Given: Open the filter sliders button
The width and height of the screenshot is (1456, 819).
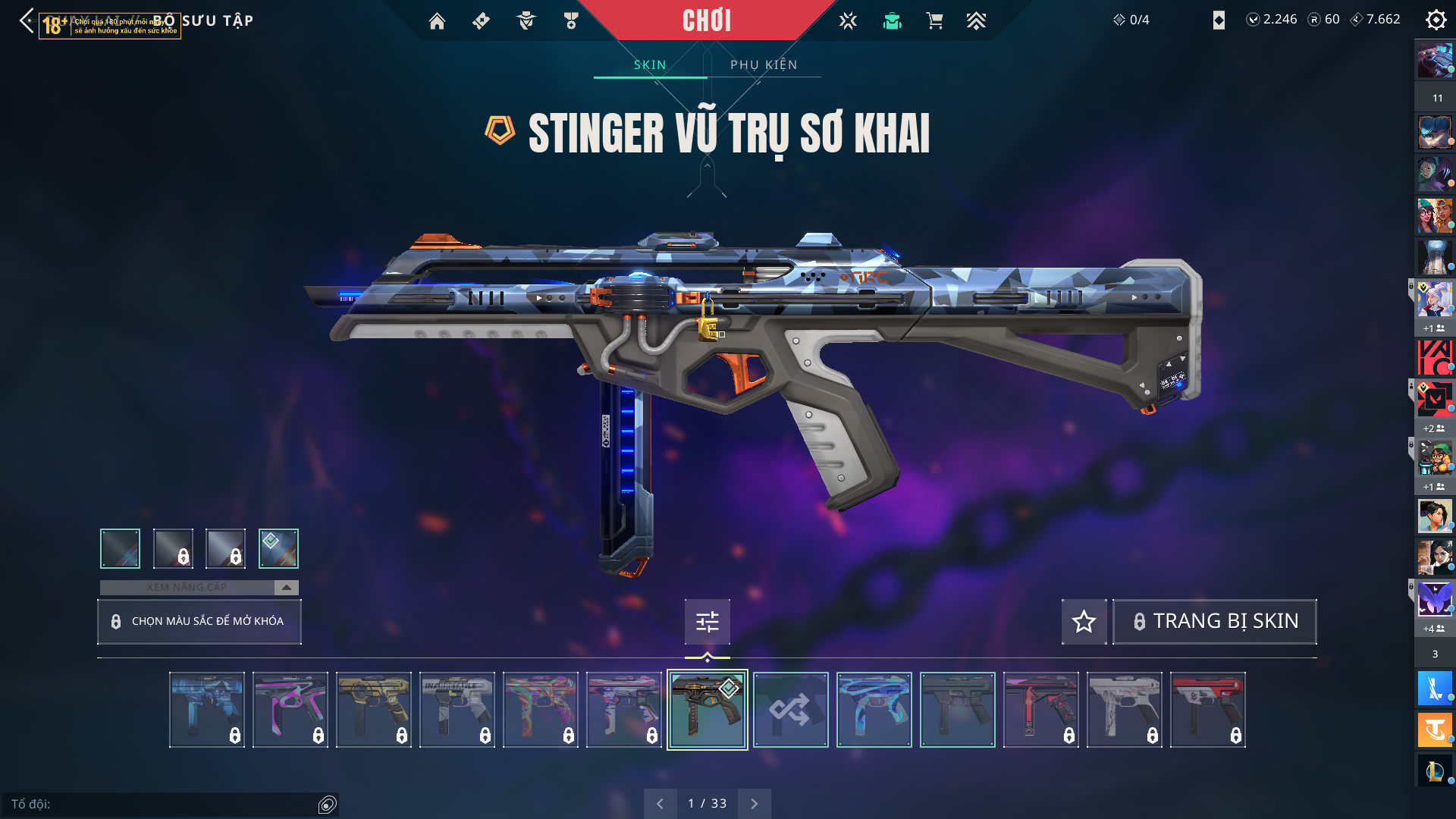Looking at the screenshot, I should (707, 622).
